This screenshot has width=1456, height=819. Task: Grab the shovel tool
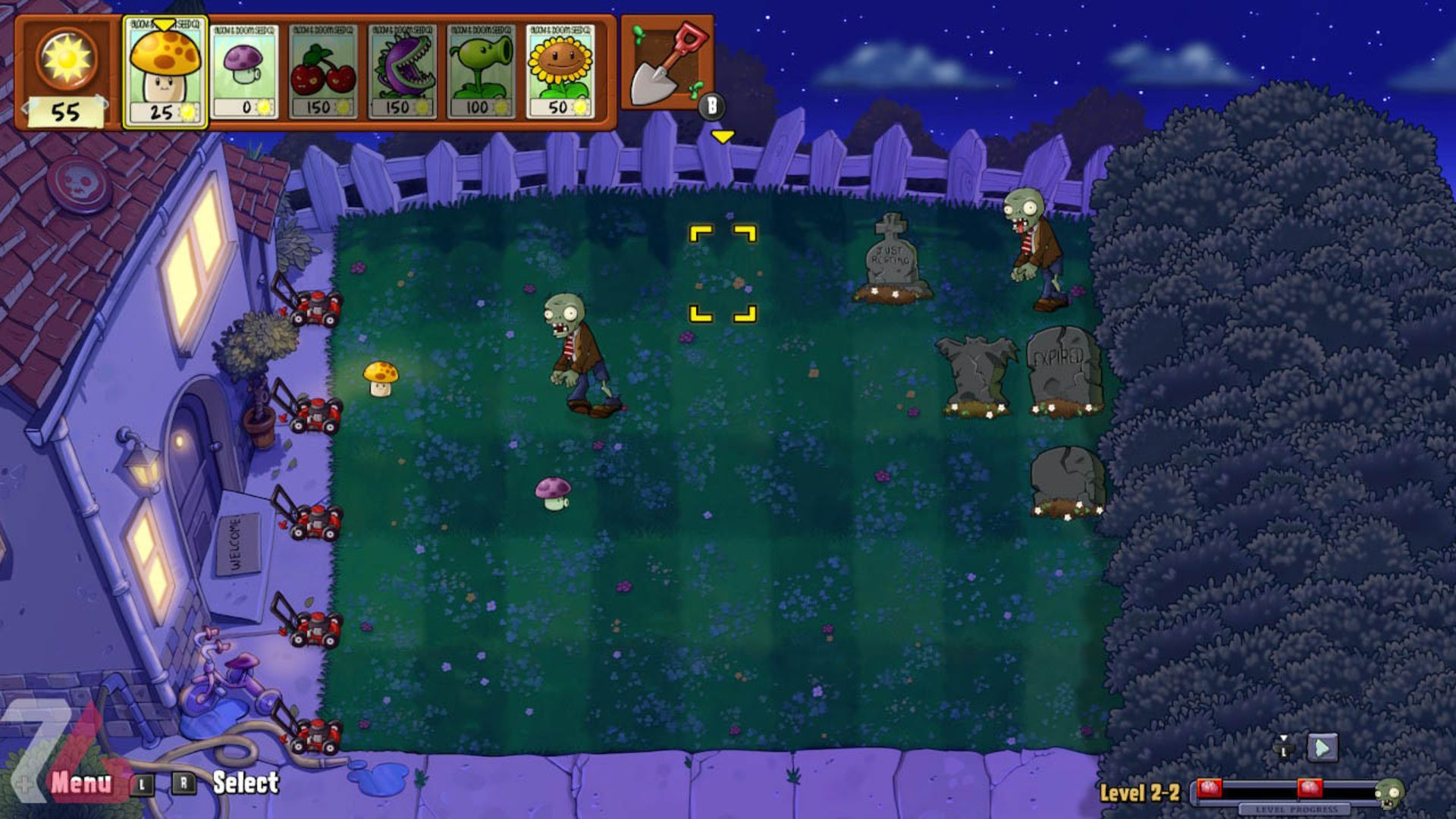click(664, 64)
